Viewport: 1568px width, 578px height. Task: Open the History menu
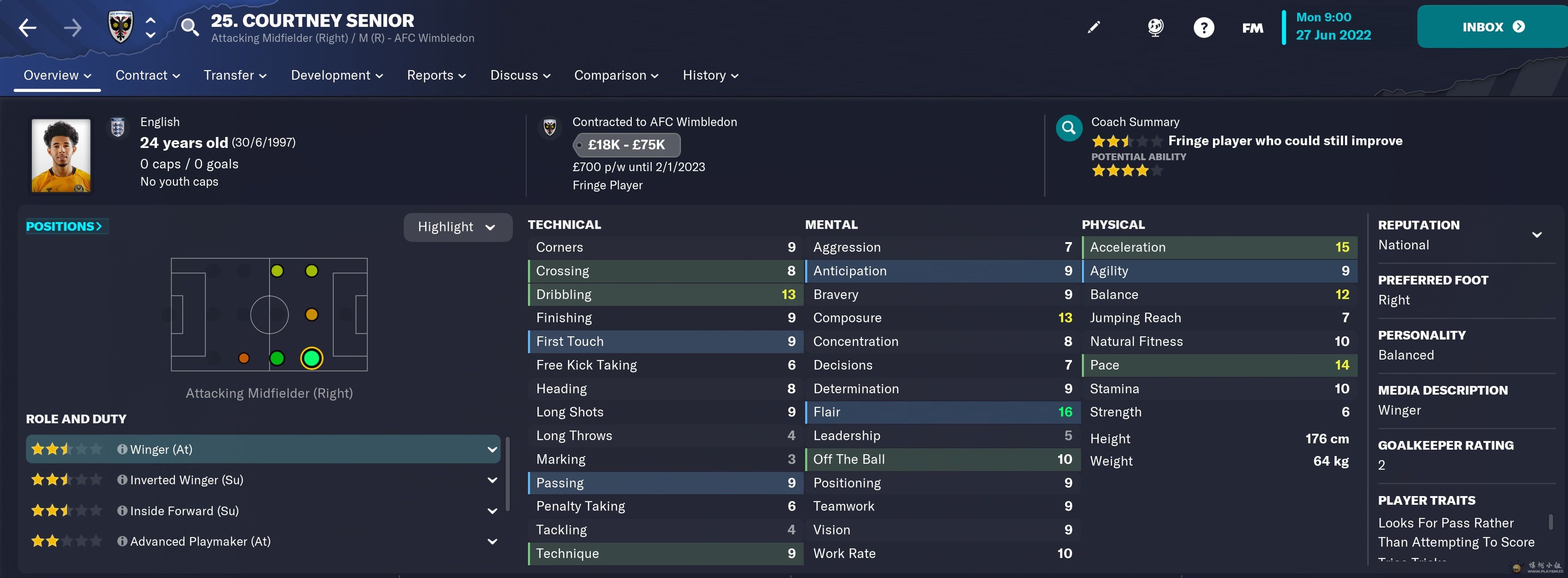[710, 76]
